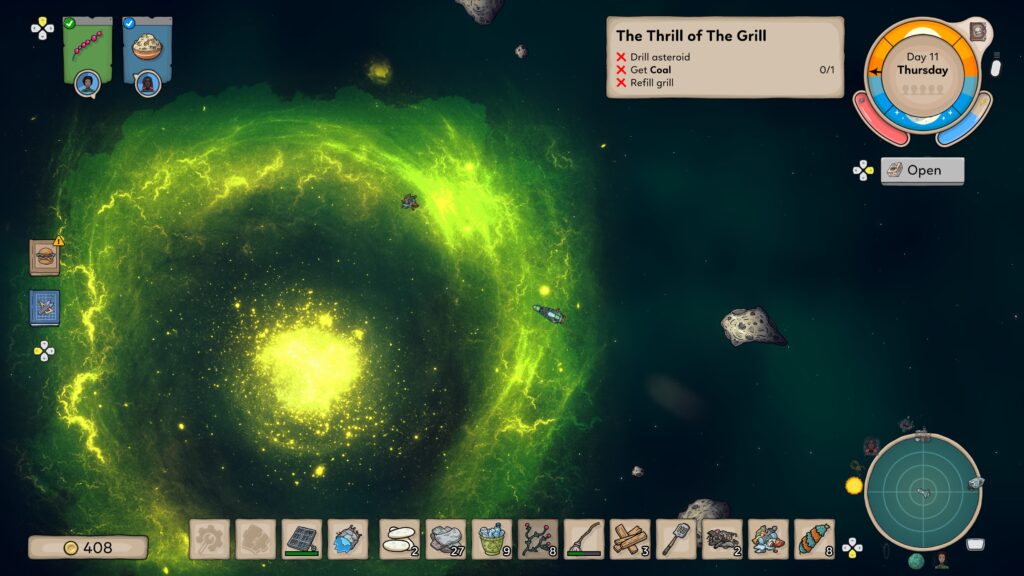Select the green skewer order card

[x=87, y=48]
